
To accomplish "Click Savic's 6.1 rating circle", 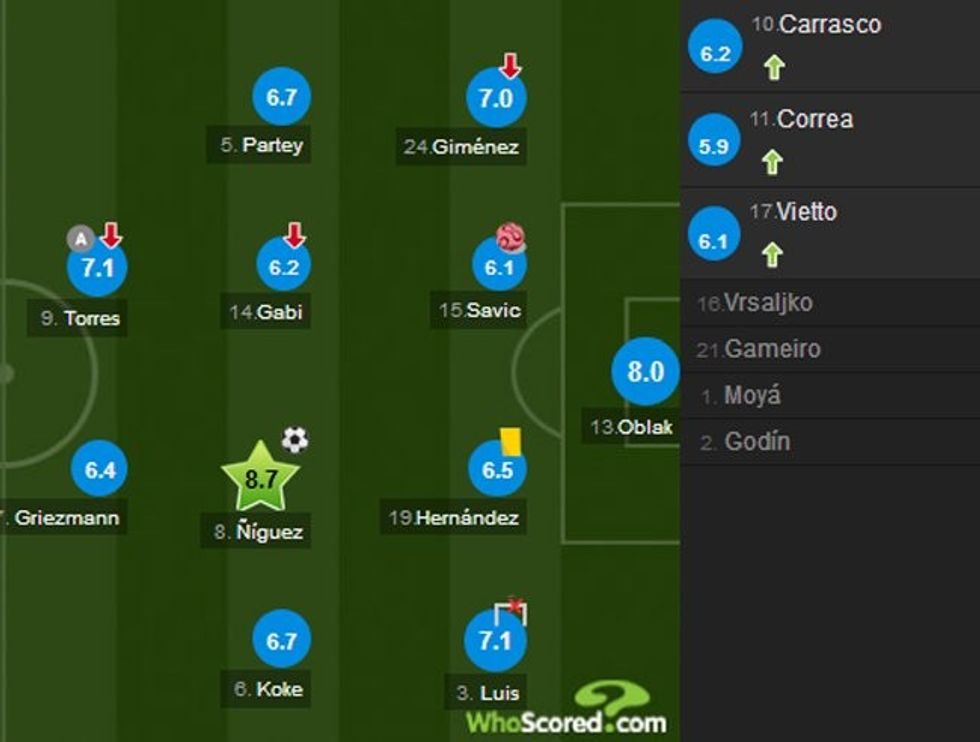I will click(x=498, y=265).
